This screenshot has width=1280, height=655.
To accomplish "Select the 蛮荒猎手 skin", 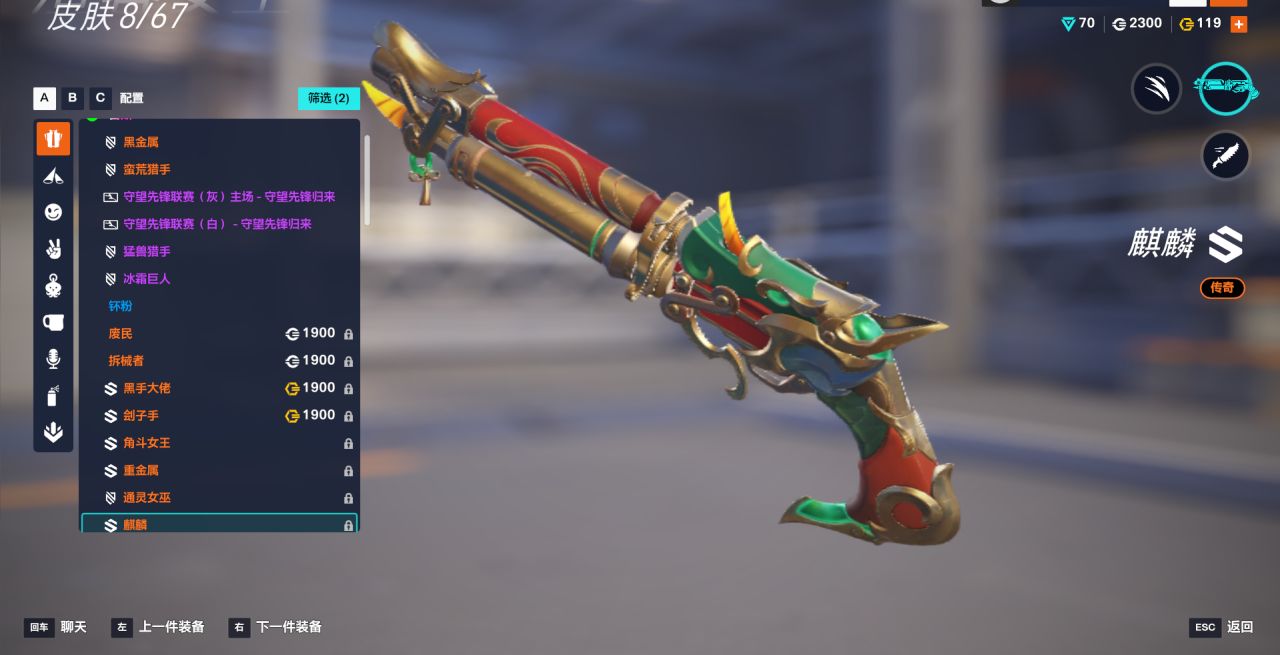I will click(146, 170).
